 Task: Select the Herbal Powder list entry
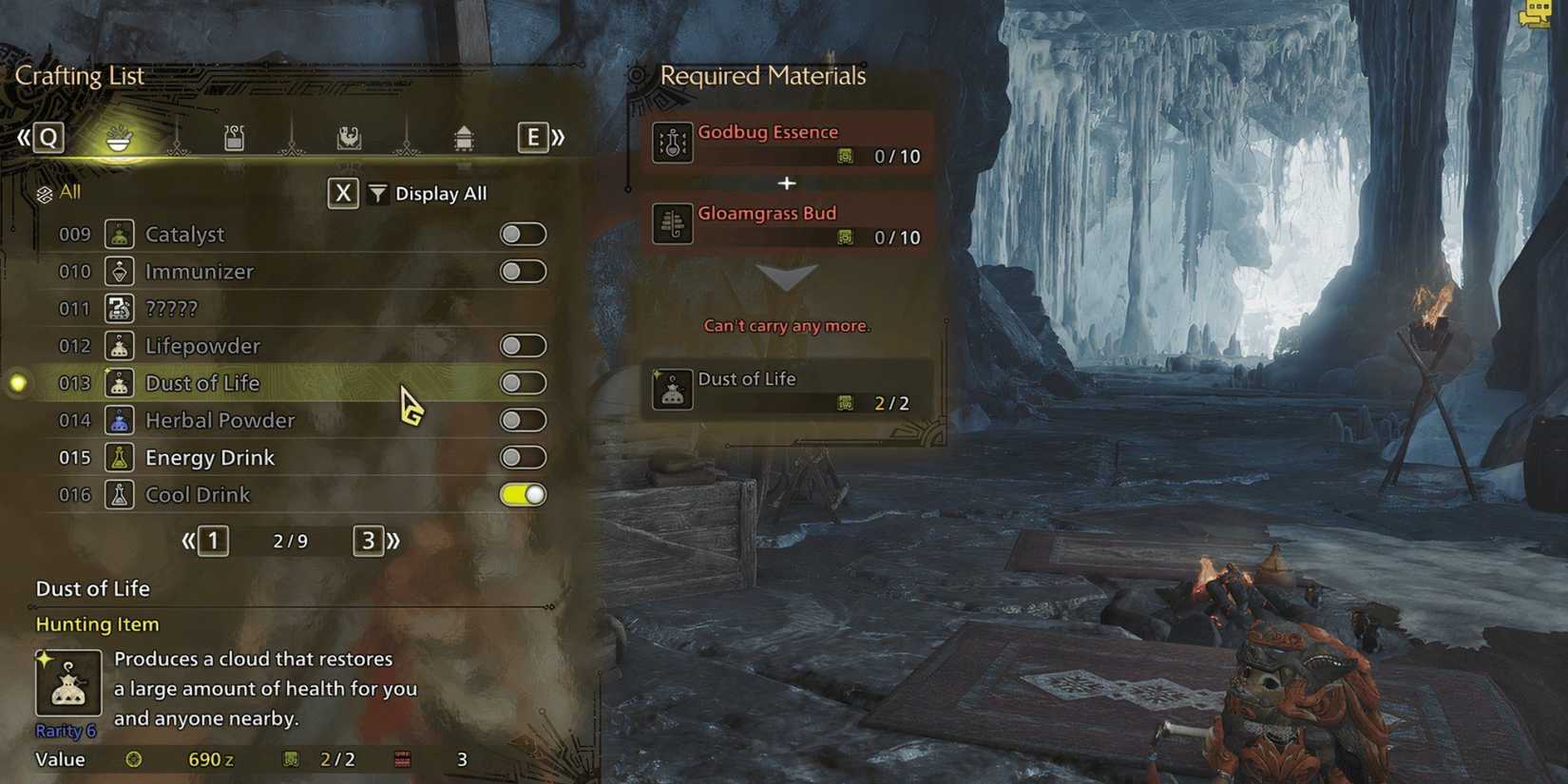click(220, 420)
